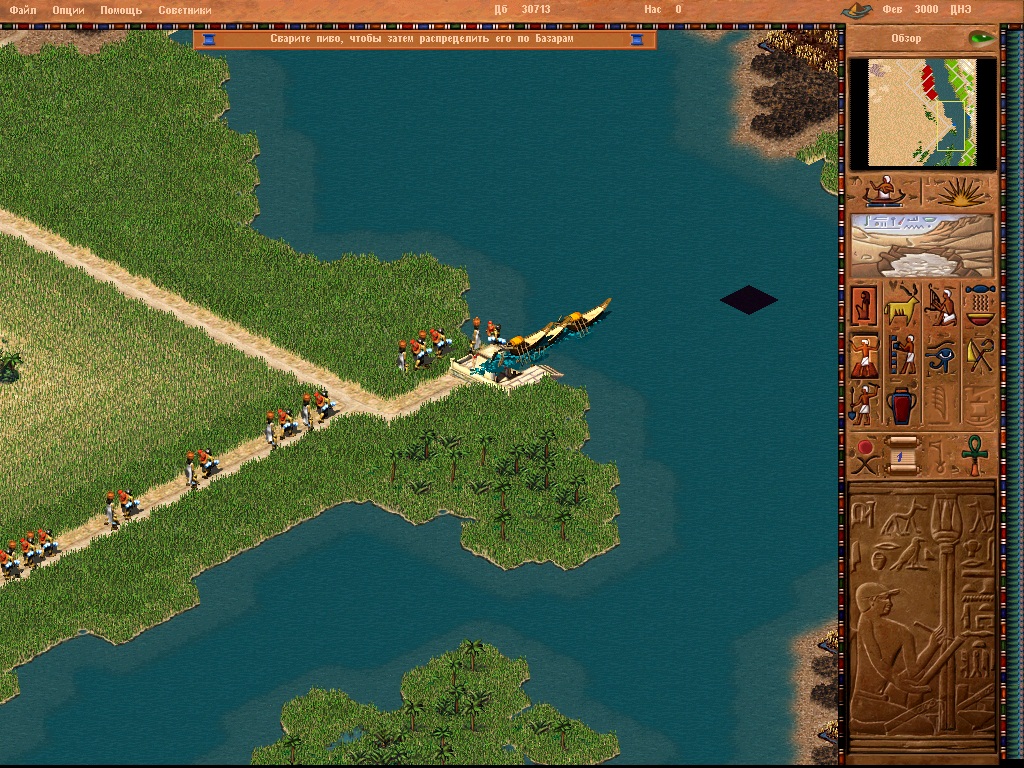
Task: Click the minimap to move the view
Action: click(x=921, y=112)
